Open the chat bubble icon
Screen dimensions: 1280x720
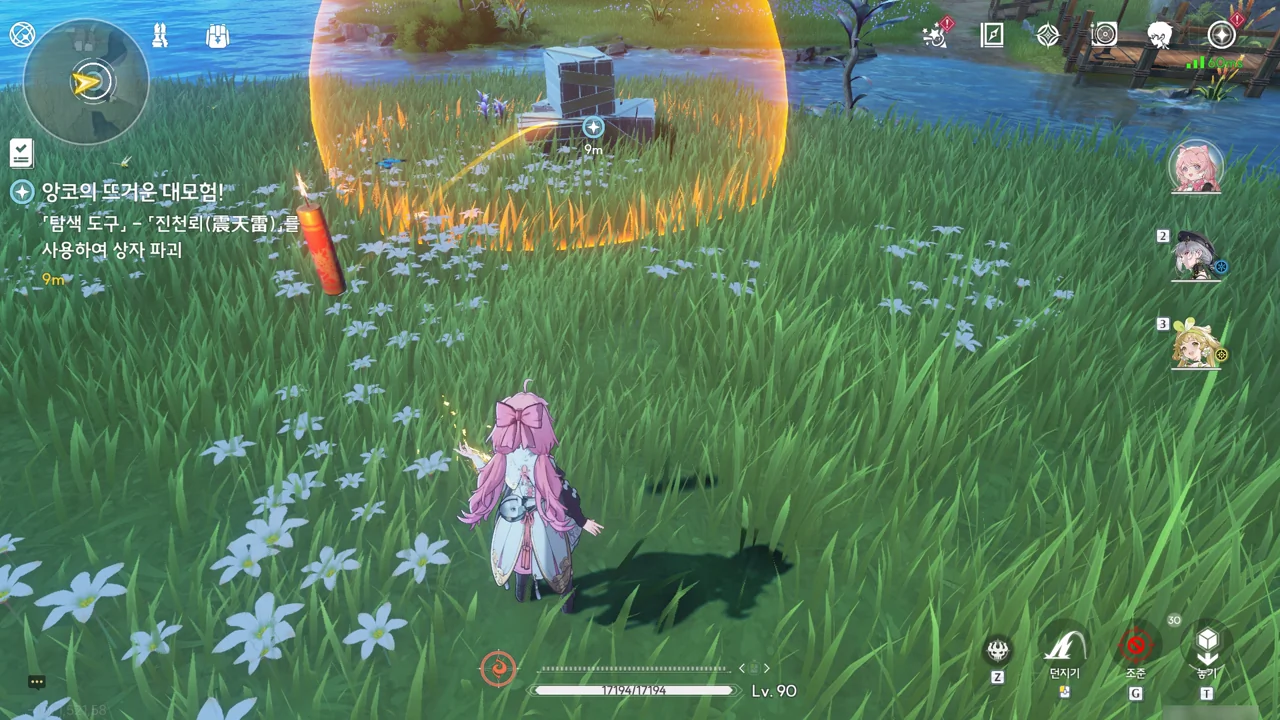[x=37, y=682]
